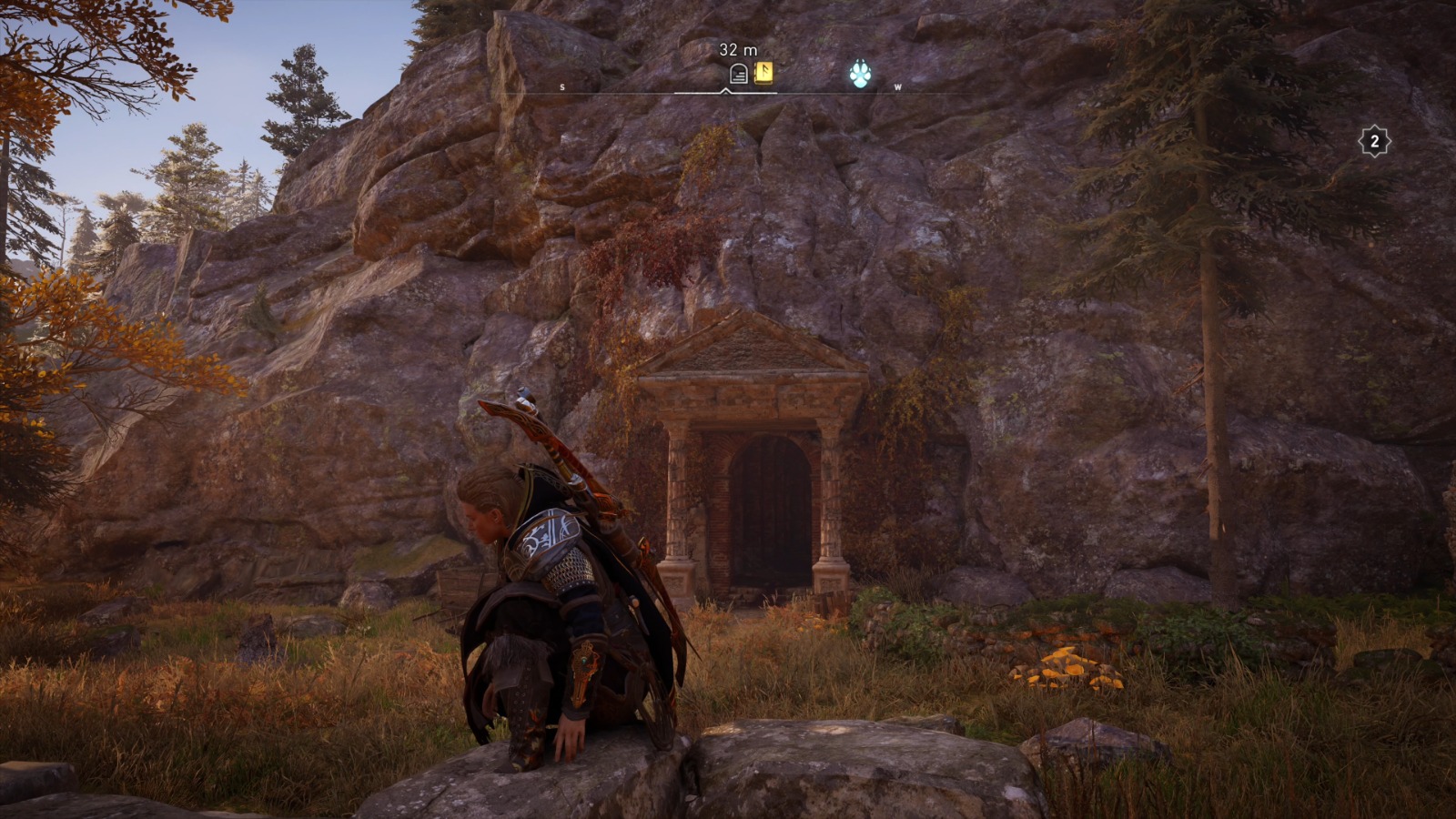Expand the S direction marker on the compass

point(561,87)
